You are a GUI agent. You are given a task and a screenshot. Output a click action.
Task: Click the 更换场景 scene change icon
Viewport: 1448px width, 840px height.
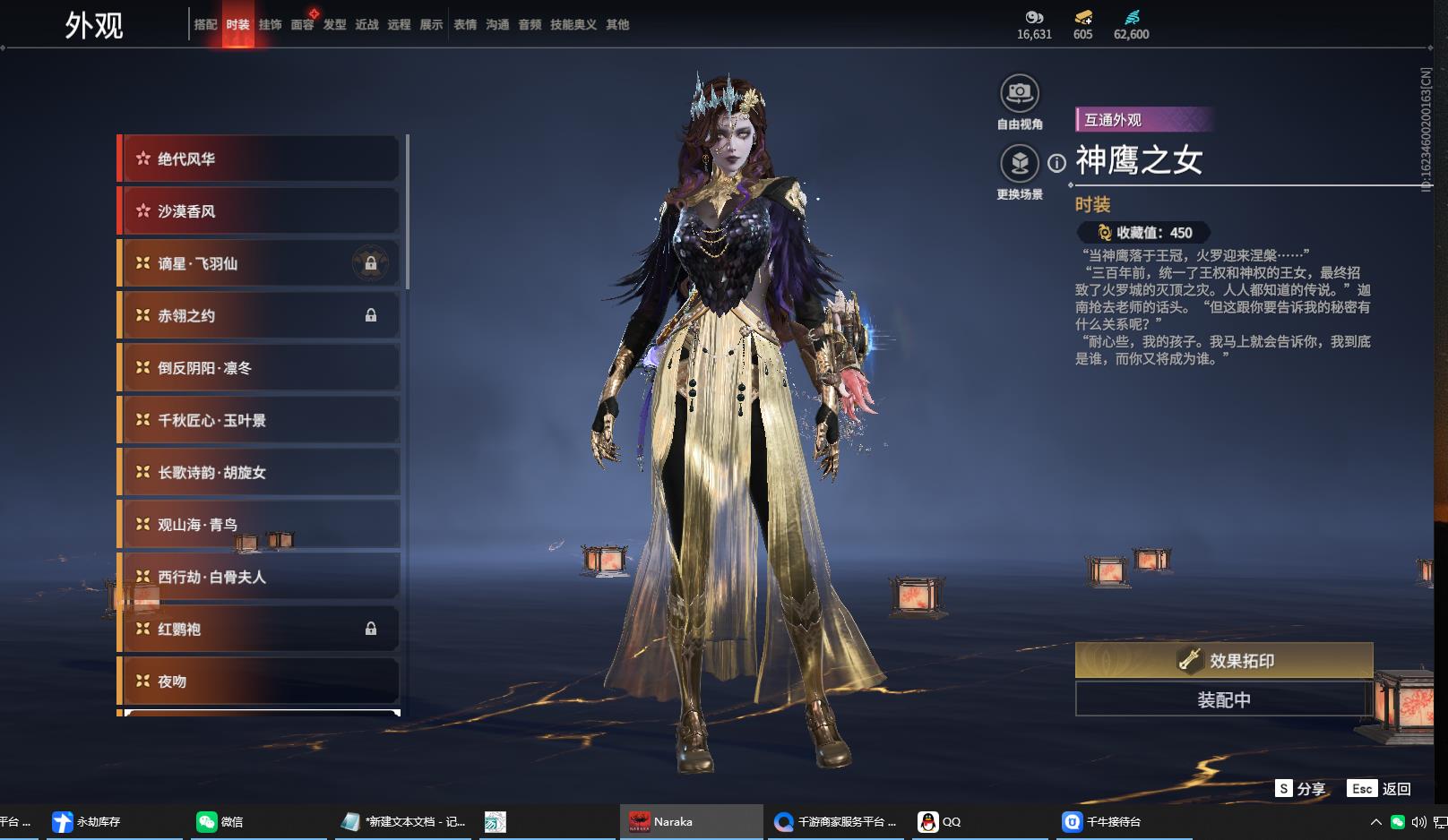click(x=1019, y=164)
